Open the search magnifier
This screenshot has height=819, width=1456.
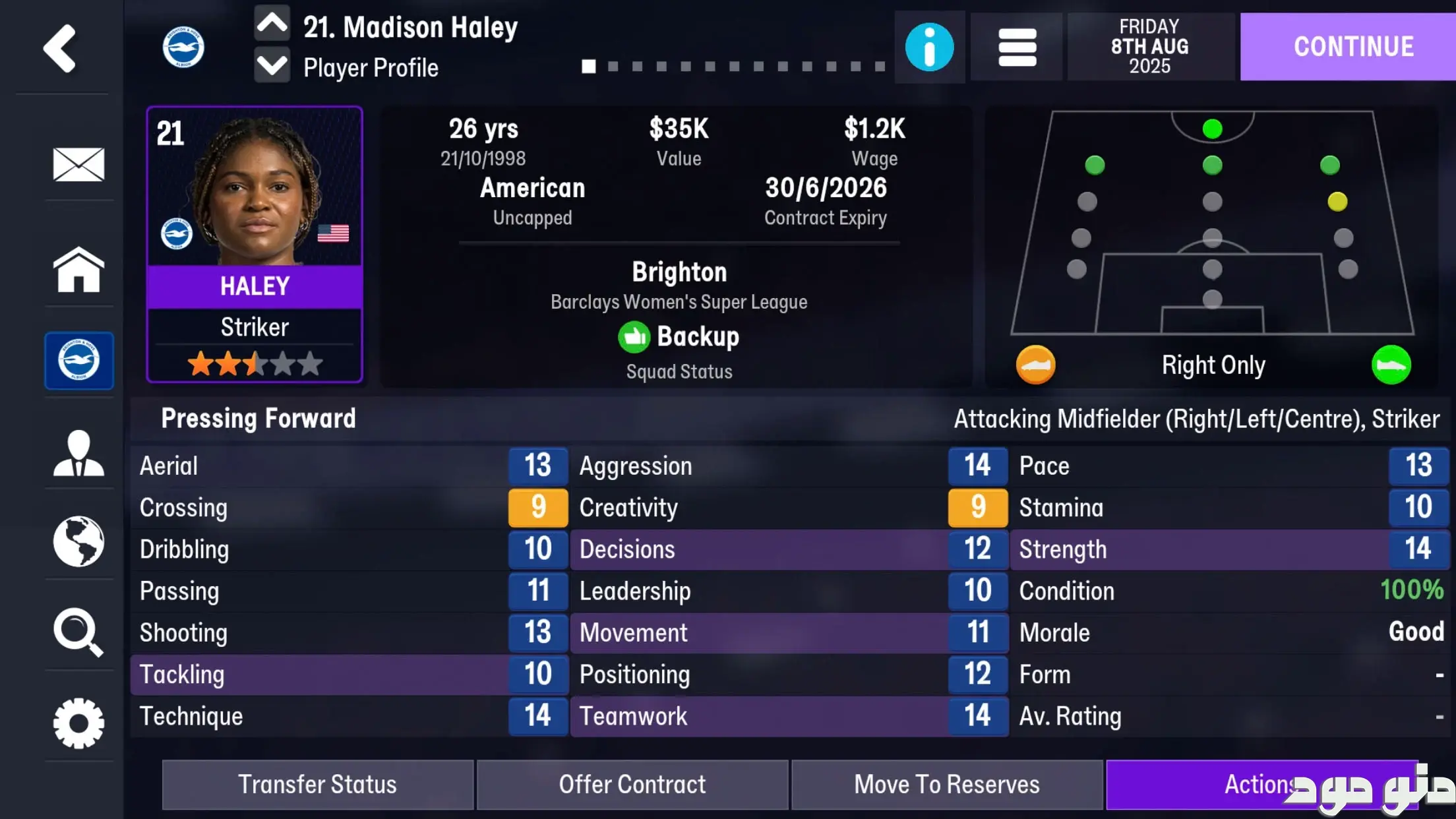click(x=78, y=632)
